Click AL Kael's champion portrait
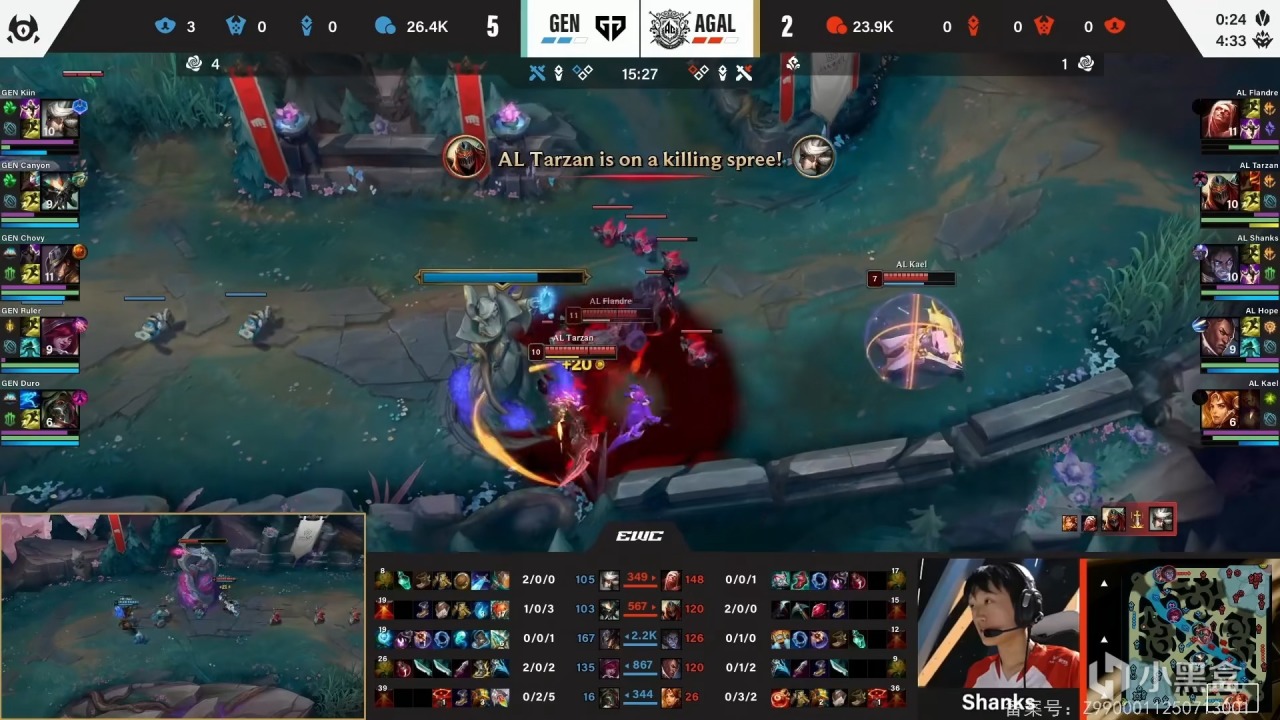 click(1220, 410)
